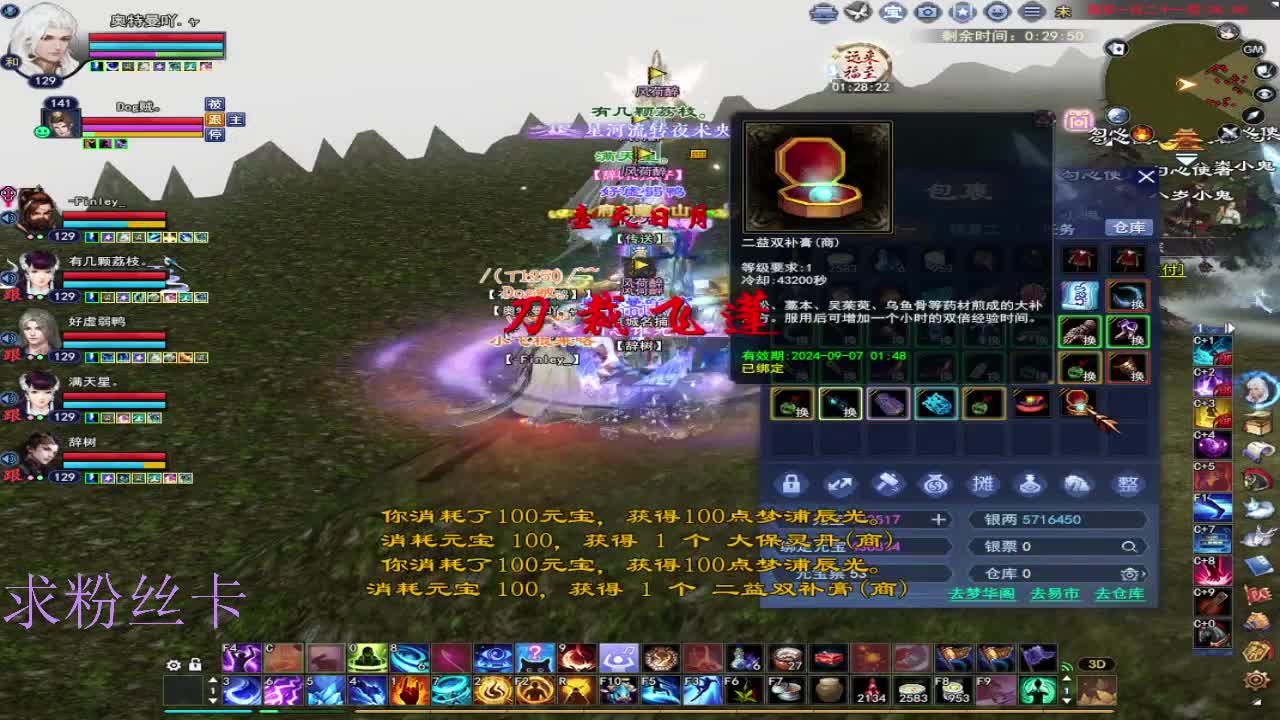Image resolution: width=1280 pixels, height=720 pixels.
Task: Switch to the 仓库 warehouse tab
Action: coord(1131,227)
